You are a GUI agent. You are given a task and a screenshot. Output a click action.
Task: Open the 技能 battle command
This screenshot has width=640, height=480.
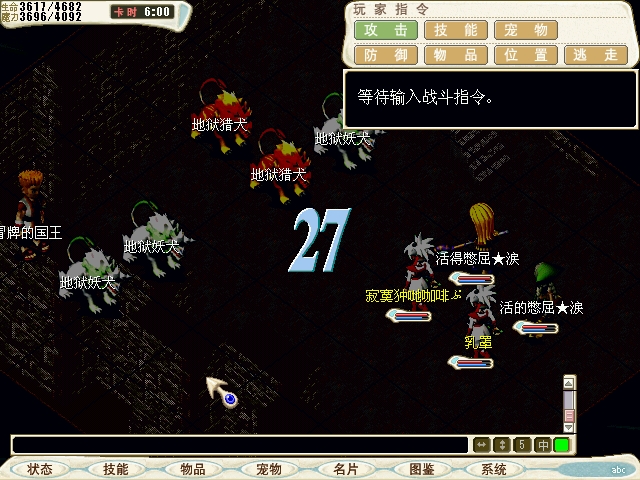(x=456, y=30)
